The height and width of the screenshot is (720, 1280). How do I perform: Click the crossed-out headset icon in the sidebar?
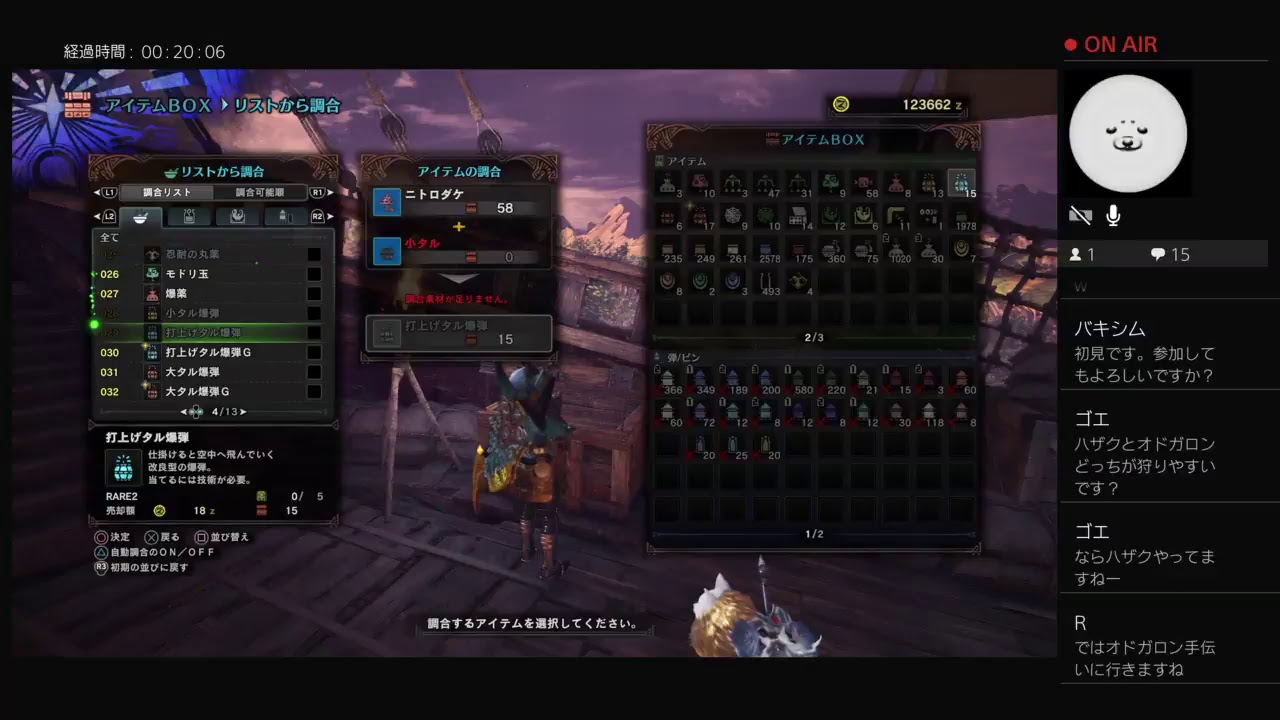[1080, 214]
